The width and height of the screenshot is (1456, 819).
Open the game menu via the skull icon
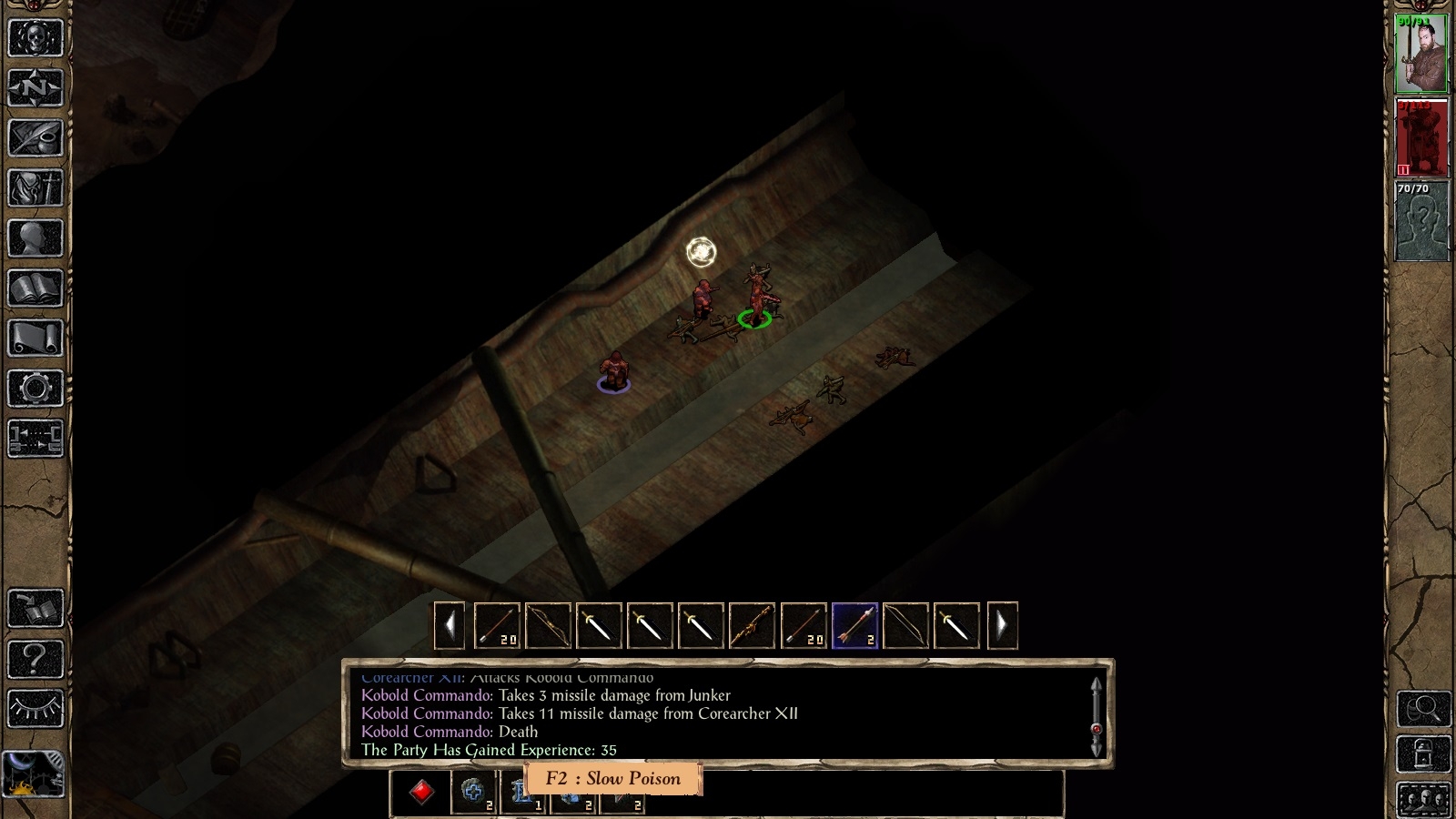click(x=35, y=36)
